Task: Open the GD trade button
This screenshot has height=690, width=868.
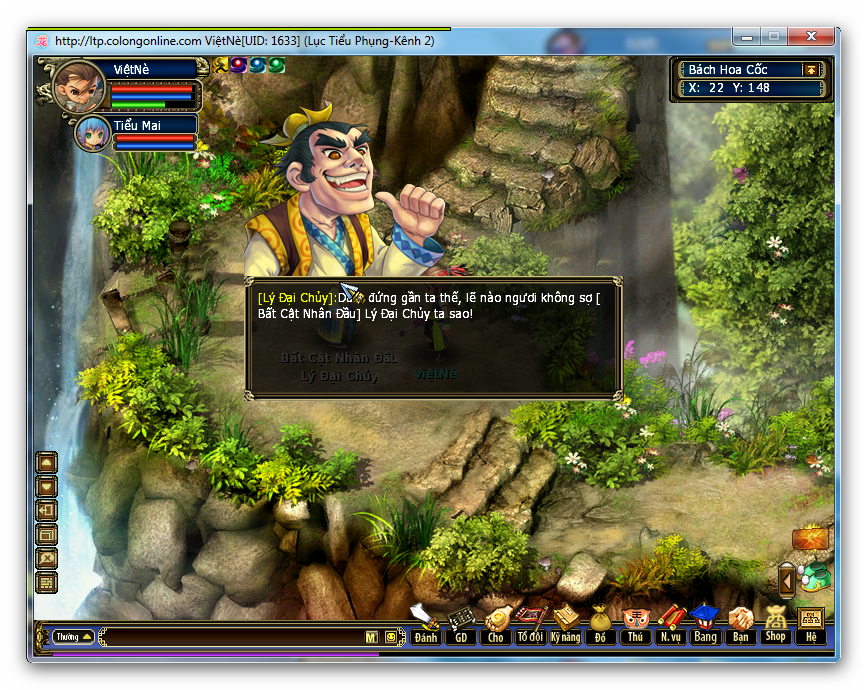Action: click(461, 625)
